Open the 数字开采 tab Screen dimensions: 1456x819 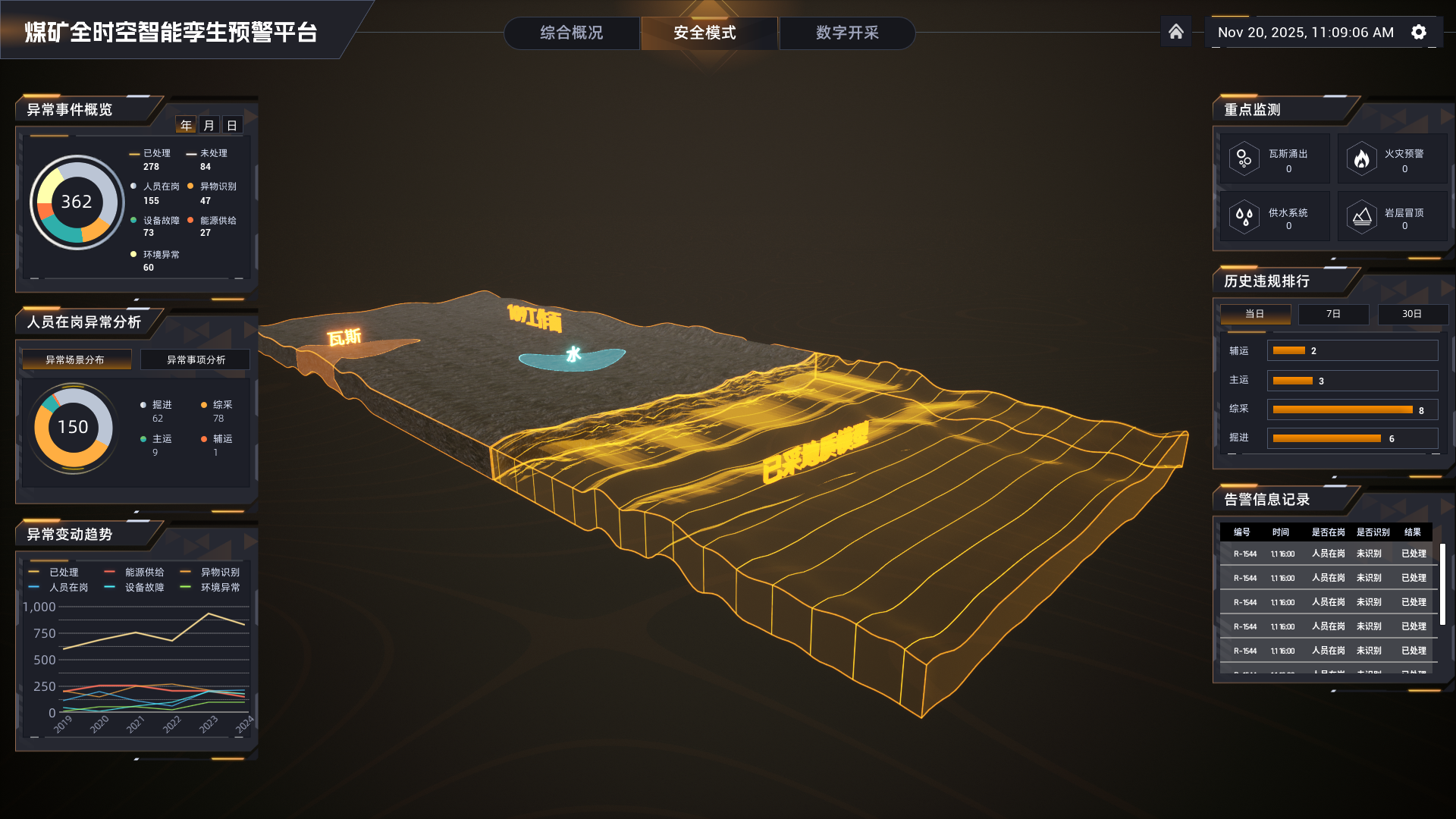(847, 33)
